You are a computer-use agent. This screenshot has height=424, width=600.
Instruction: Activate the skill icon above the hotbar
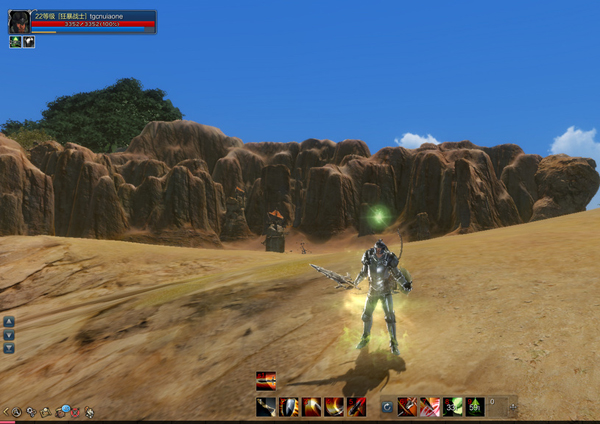coord(266,380)
